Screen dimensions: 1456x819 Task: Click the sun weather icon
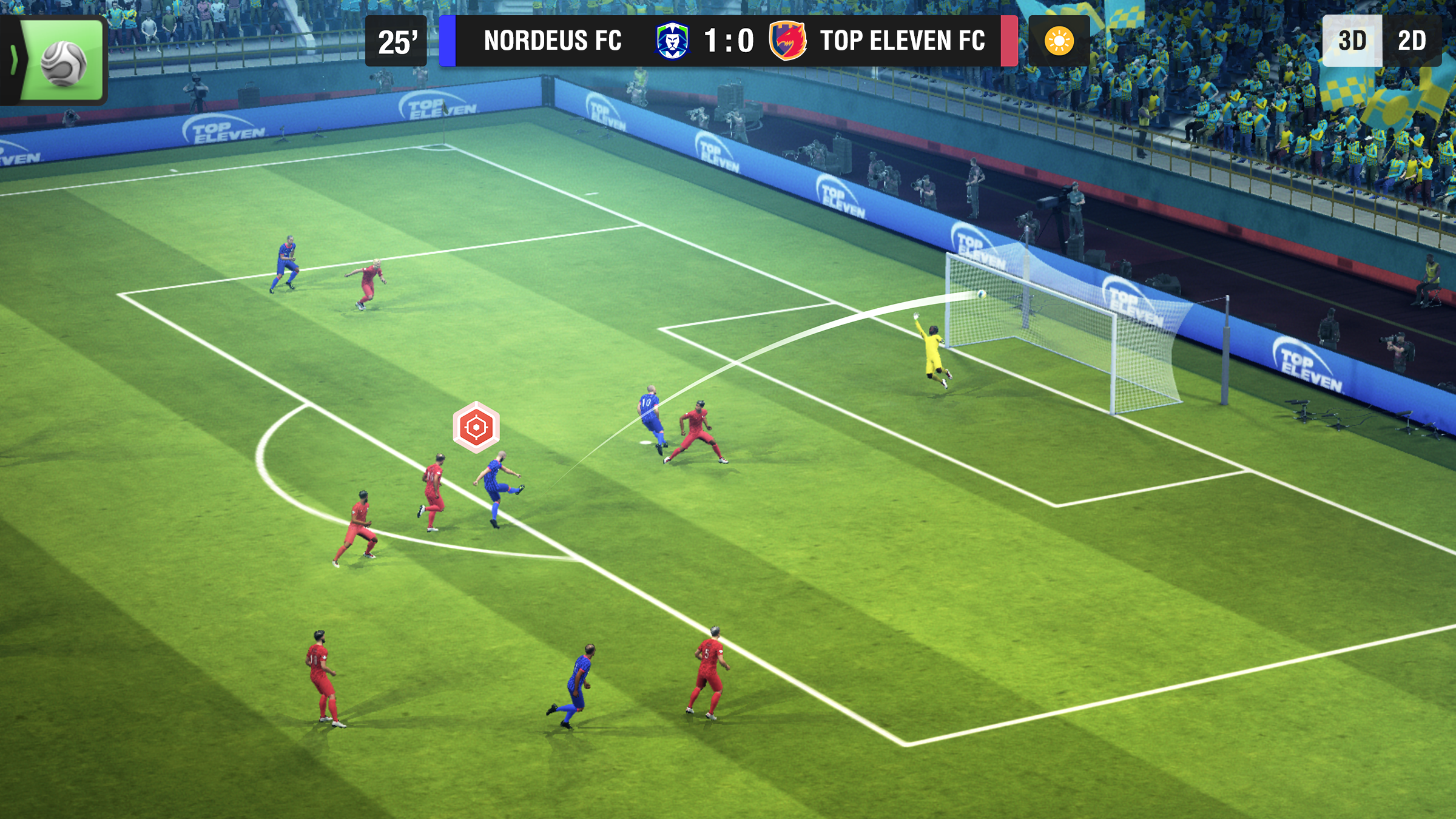coord(1059,41)
